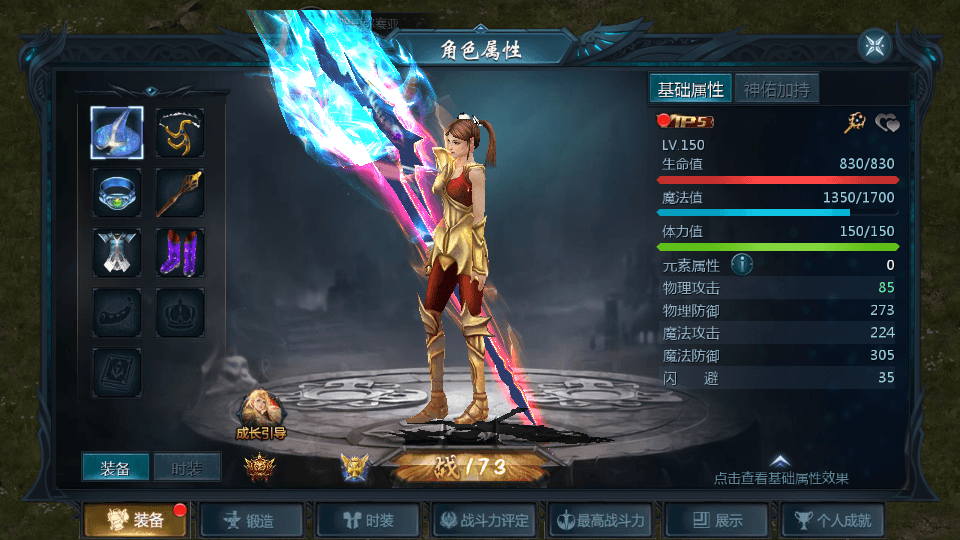The height and width of the screenshot is (540, 960).
Task: Select the green gem ring slot
Action: click(117, 193)
